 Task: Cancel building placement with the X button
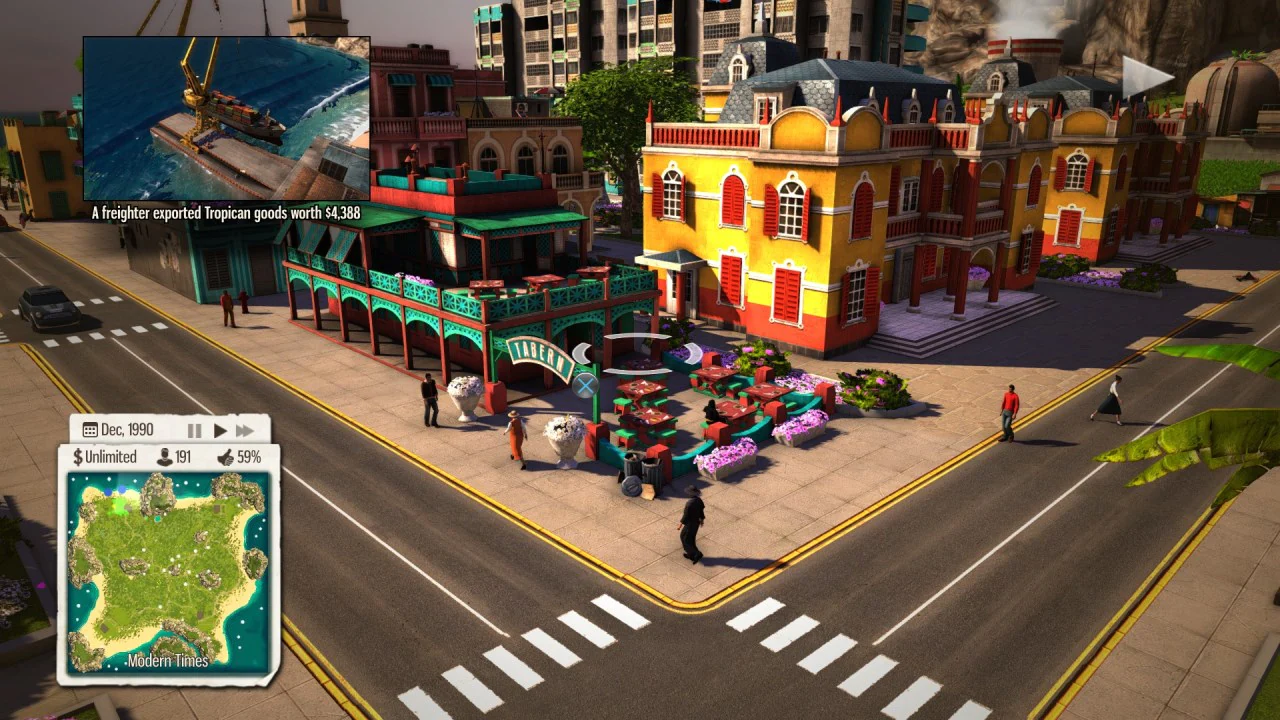(x=586, y=385)
